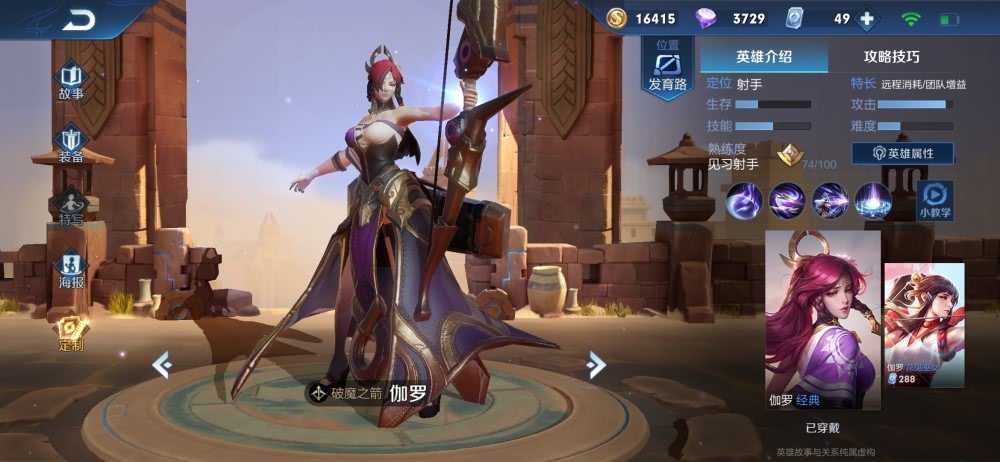This screenshot has width=1000, height=462.
Task: Show the previous hero with left arrow
Action: click(x=162, y=365)
